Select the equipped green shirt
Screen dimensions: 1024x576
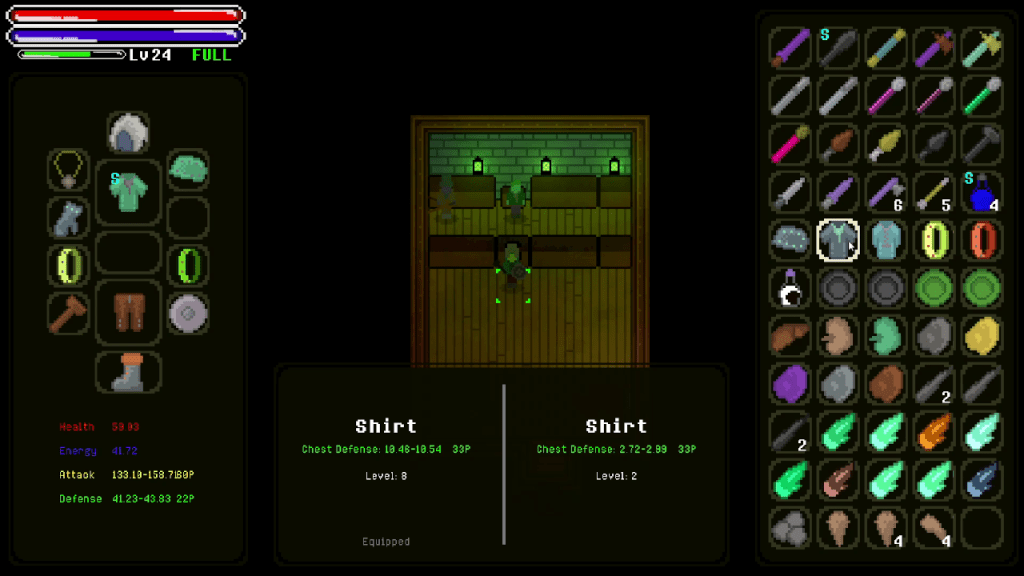(128, 190)
